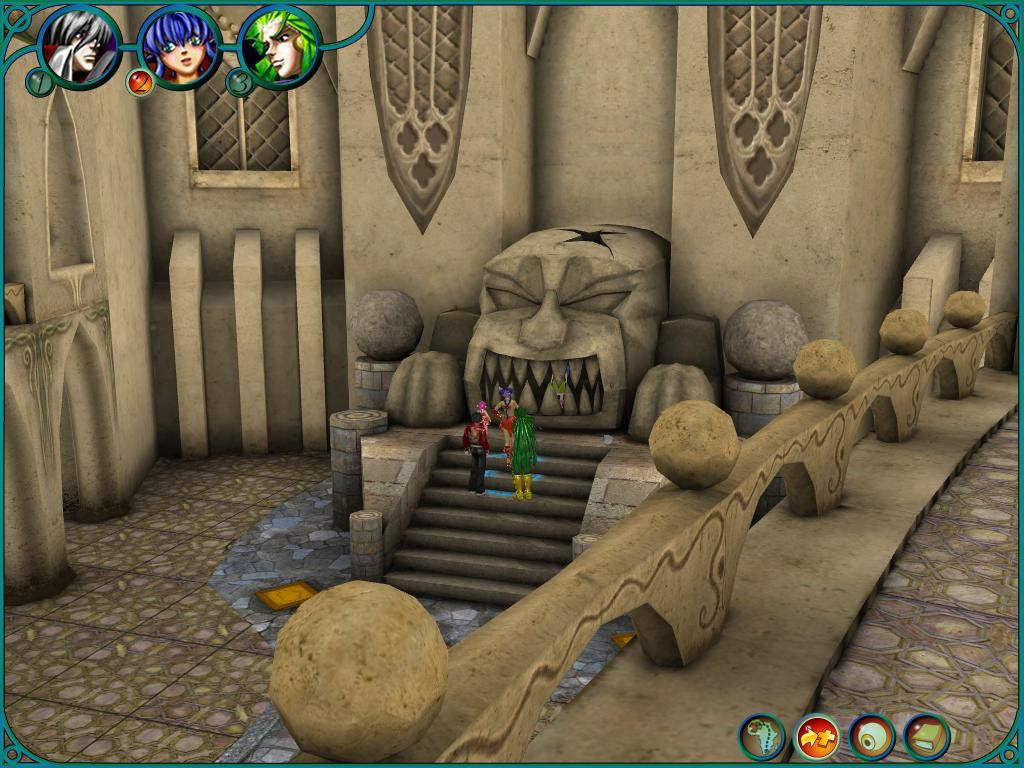Open the world map icon
Screen dimensions: 1024x768
tap(762, 737)
